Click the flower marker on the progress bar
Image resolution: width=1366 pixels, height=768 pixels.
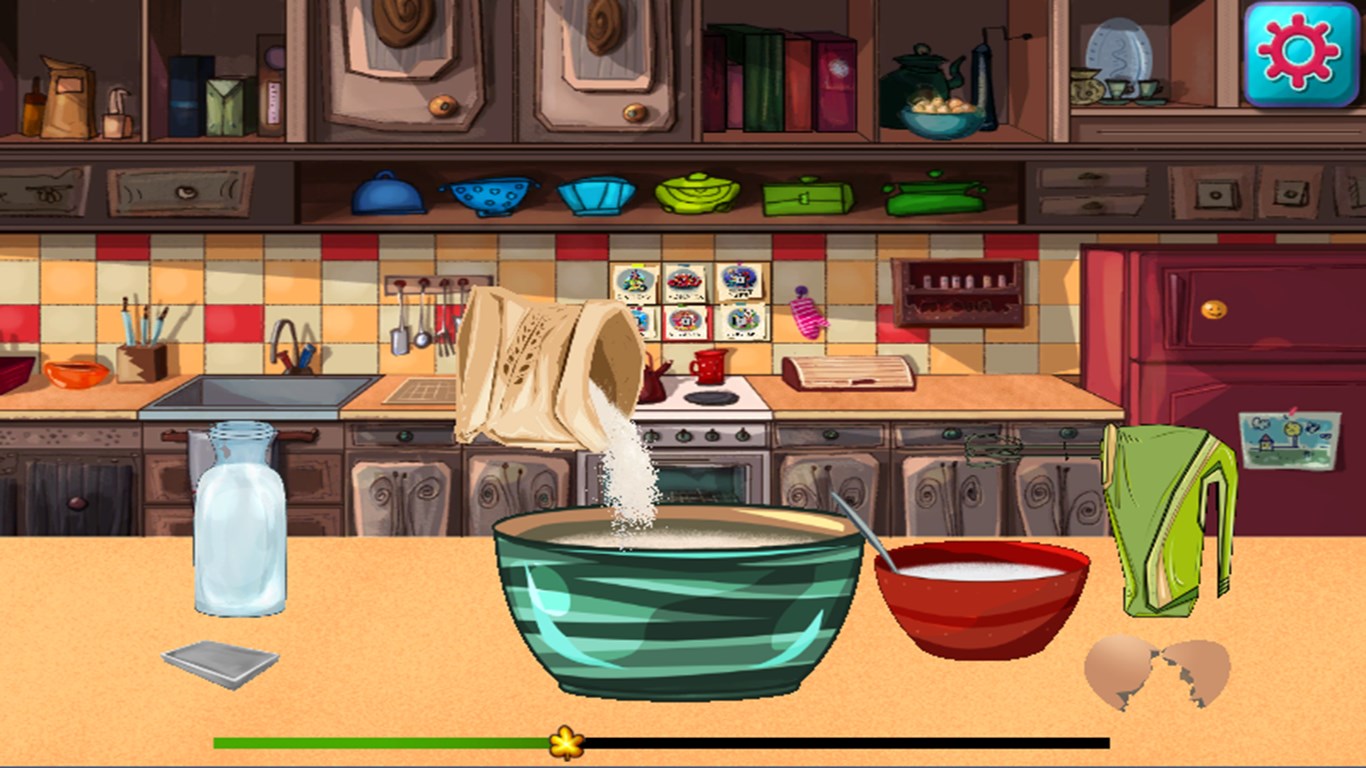tap(566, 742)
